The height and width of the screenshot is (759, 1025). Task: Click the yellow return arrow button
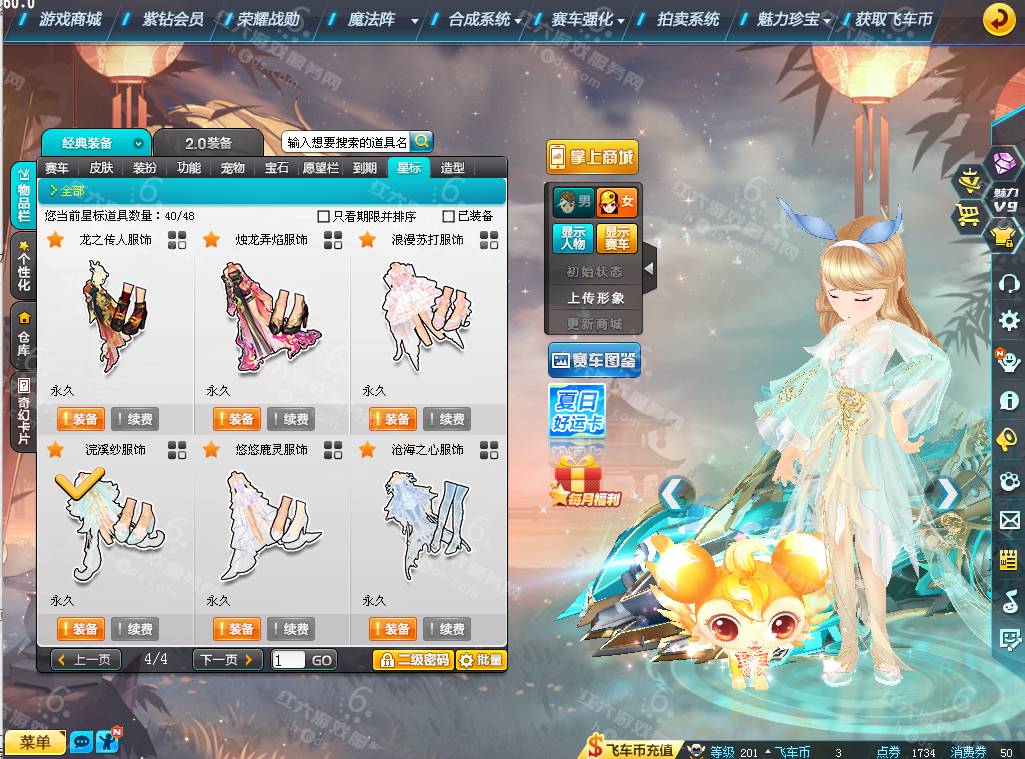[x=998, y=19]
